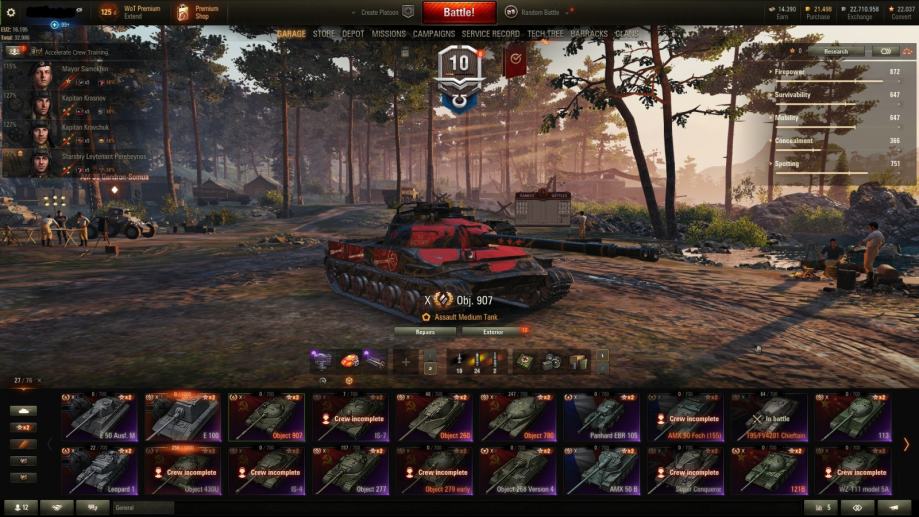Show the Tech Tree tab
919x517 pixels.
tap(546, 34)
